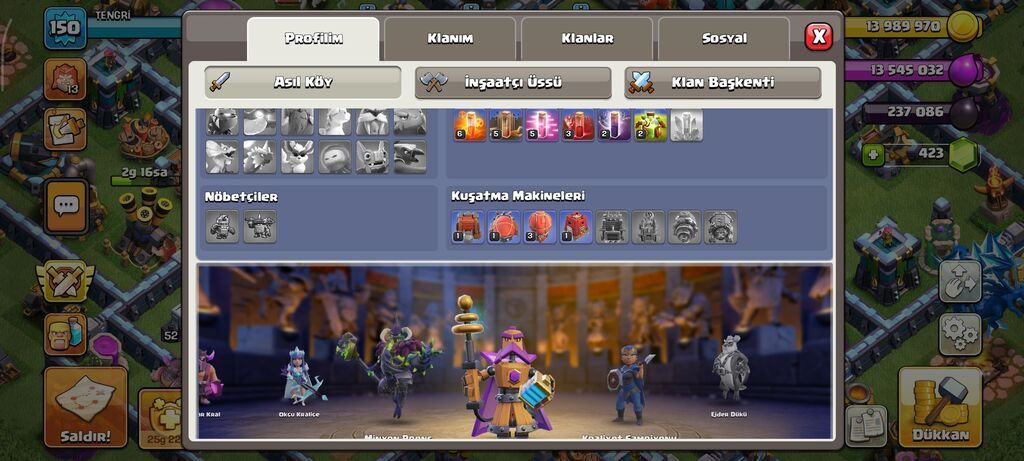This screenshot has height=461, width=1024.
Task: Switch to İnşaatçı Üssü section
Action: click(513, 83)
